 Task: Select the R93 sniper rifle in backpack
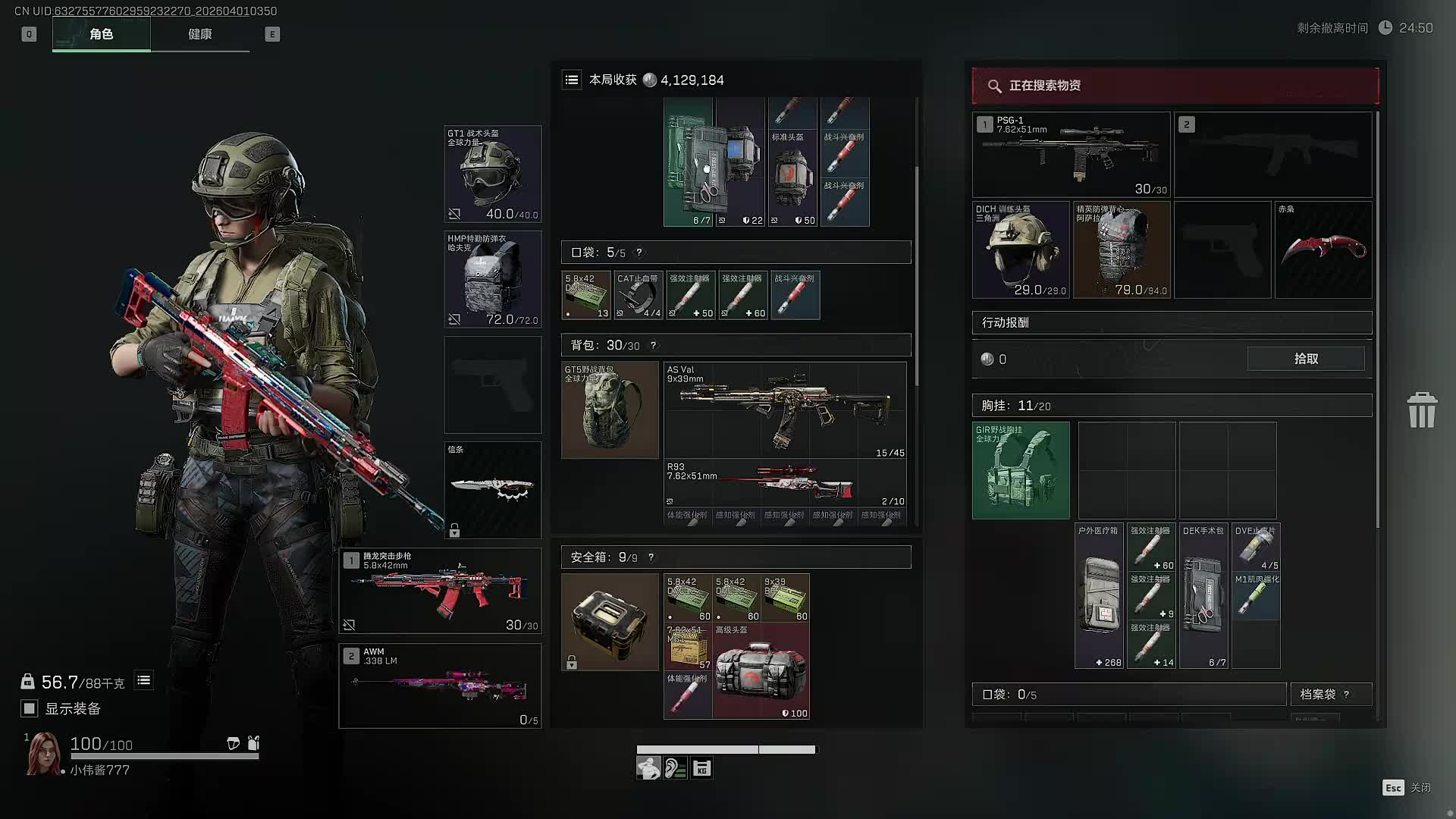[x=785, y=483]
